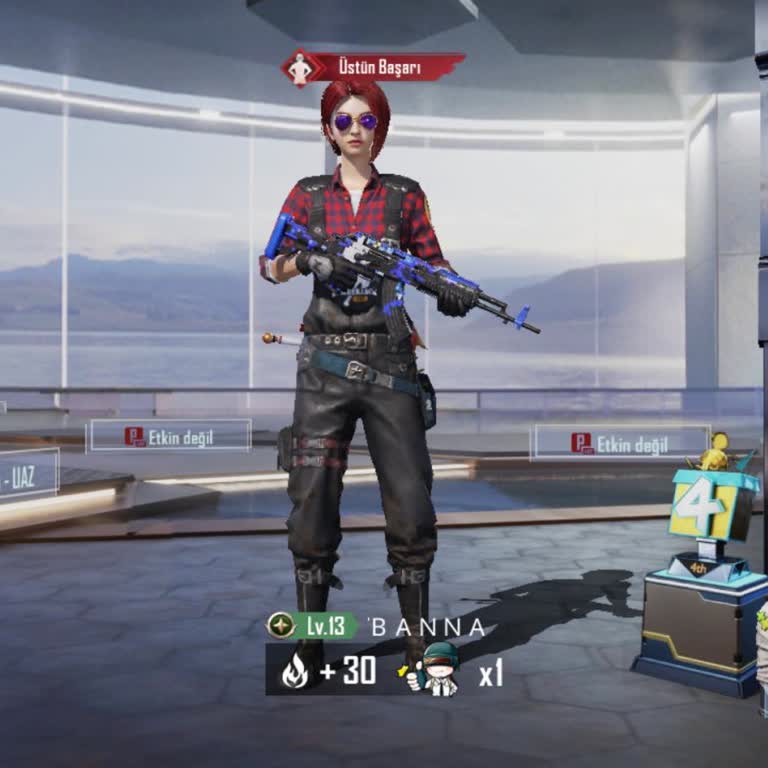Tap the flame popularity +30 icon
This screenshot has height=768, width=768.
(295, 671)
